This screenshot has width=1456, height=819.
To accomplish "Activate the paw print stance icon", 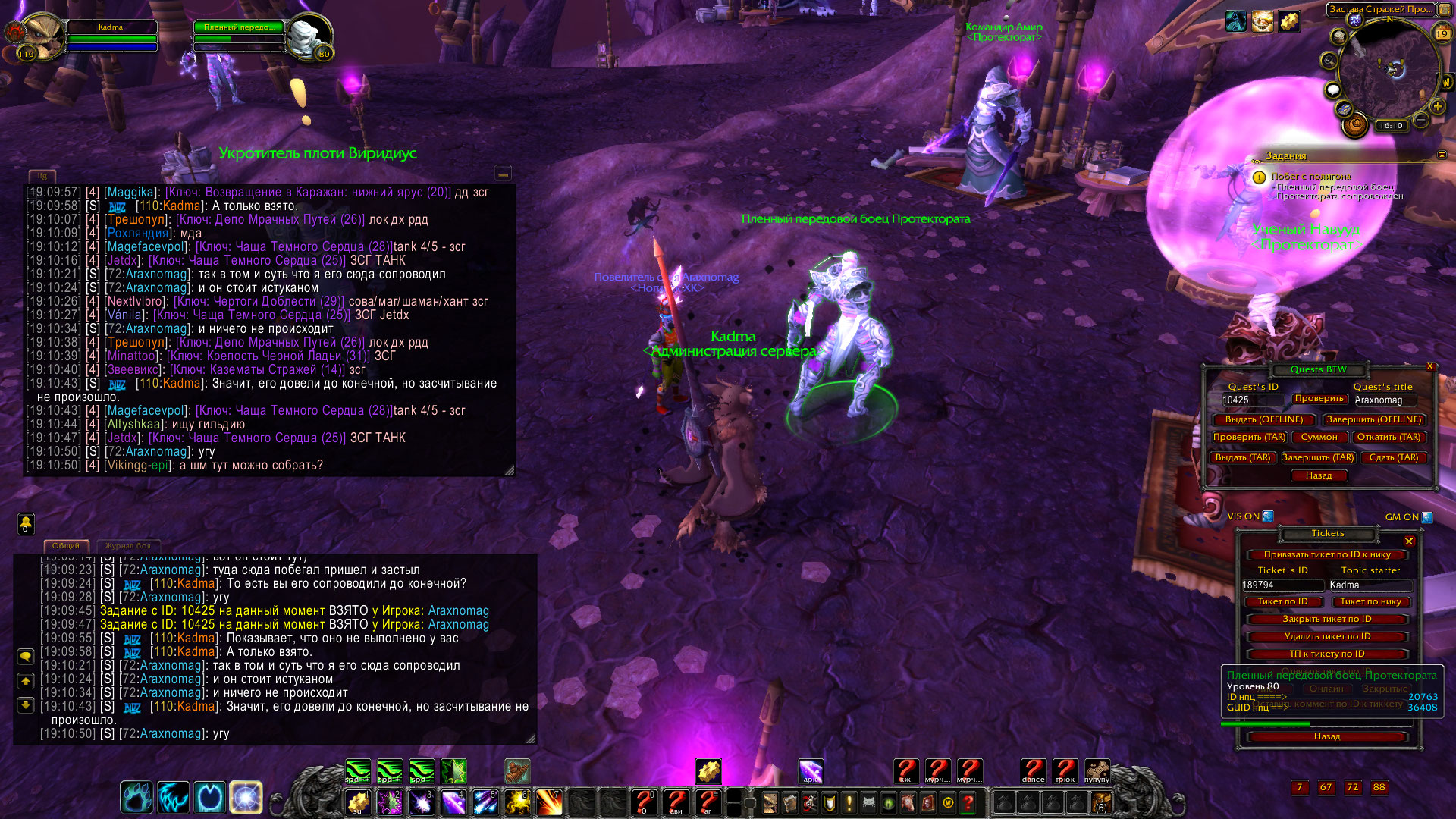I will pyautogui.click(x=136, y=797).
